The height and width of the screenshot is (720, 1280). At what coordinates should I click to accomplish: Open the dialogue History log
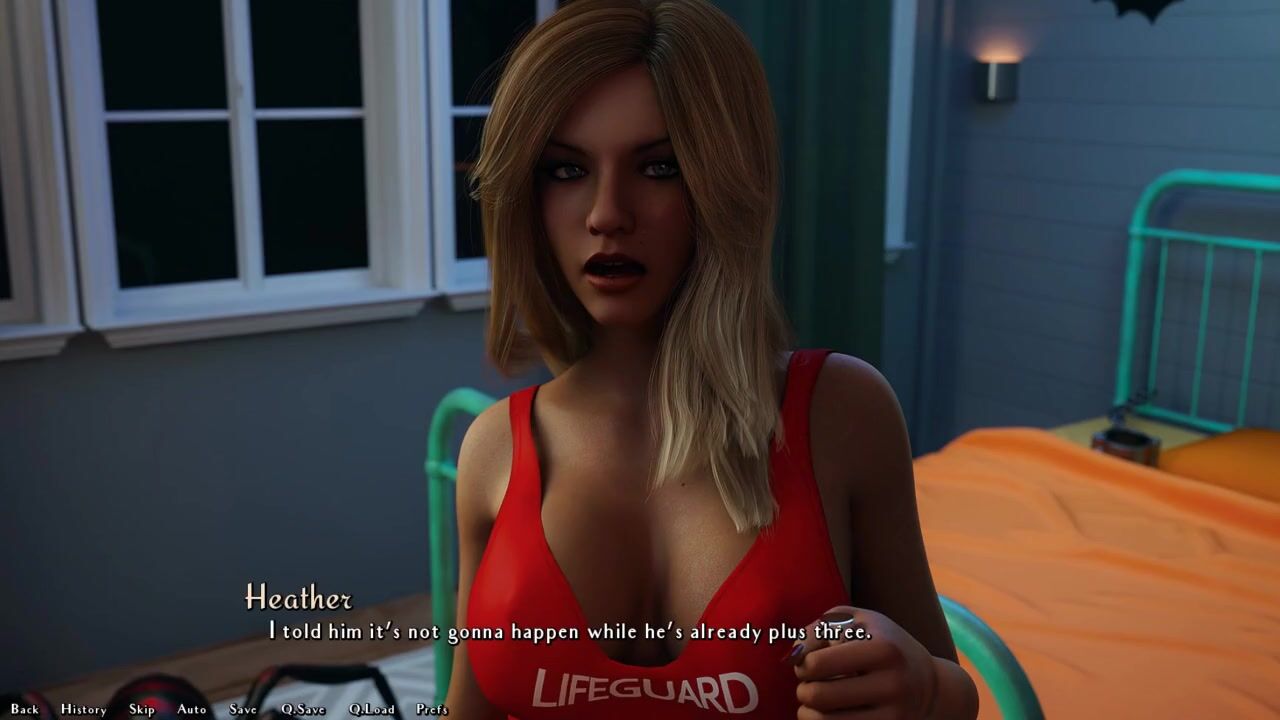coord(83,709)
